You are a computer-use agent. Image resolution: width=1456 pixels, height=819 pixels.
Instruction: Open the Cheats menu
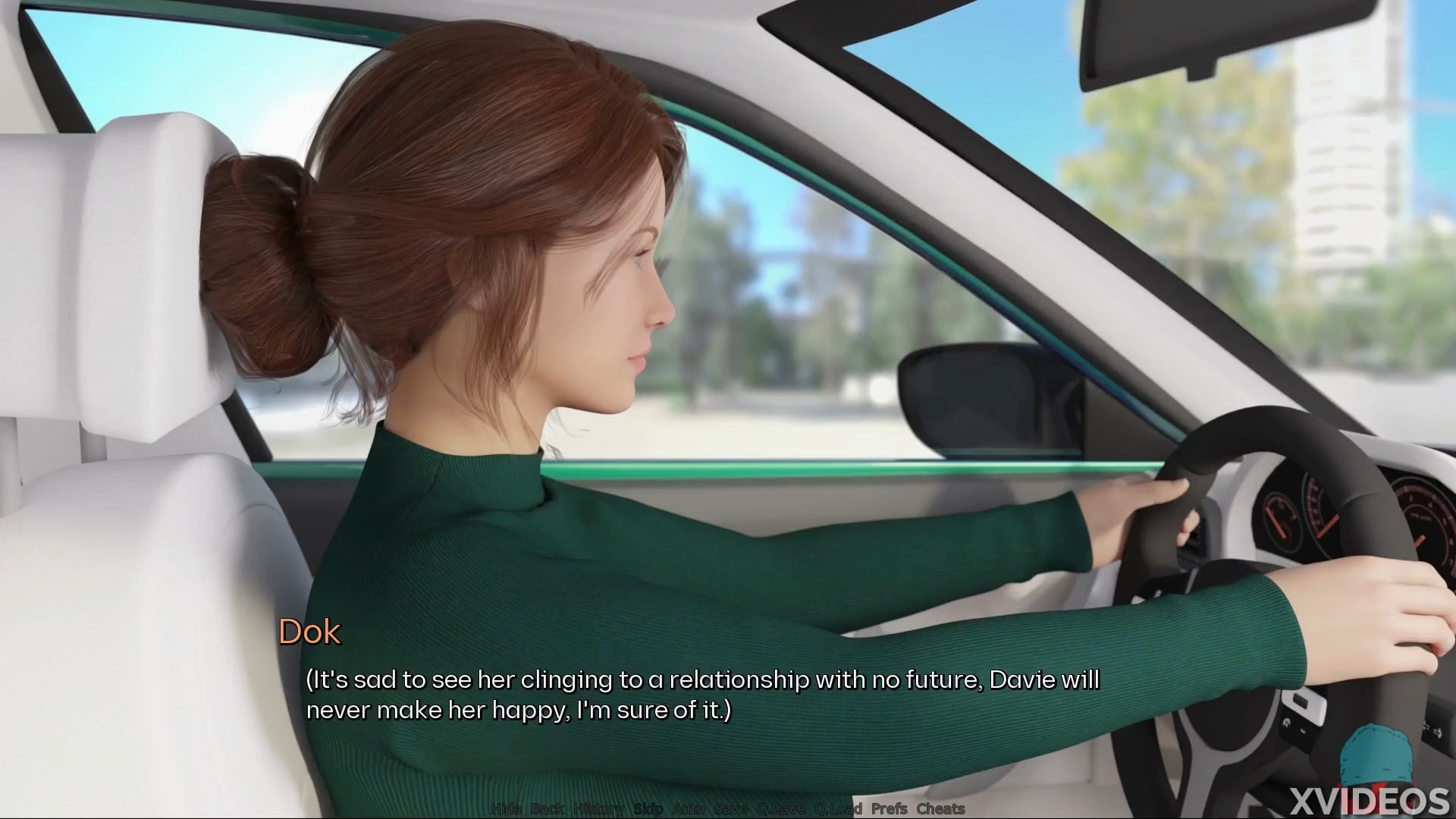pyautogui.click(x=940, y=808)
